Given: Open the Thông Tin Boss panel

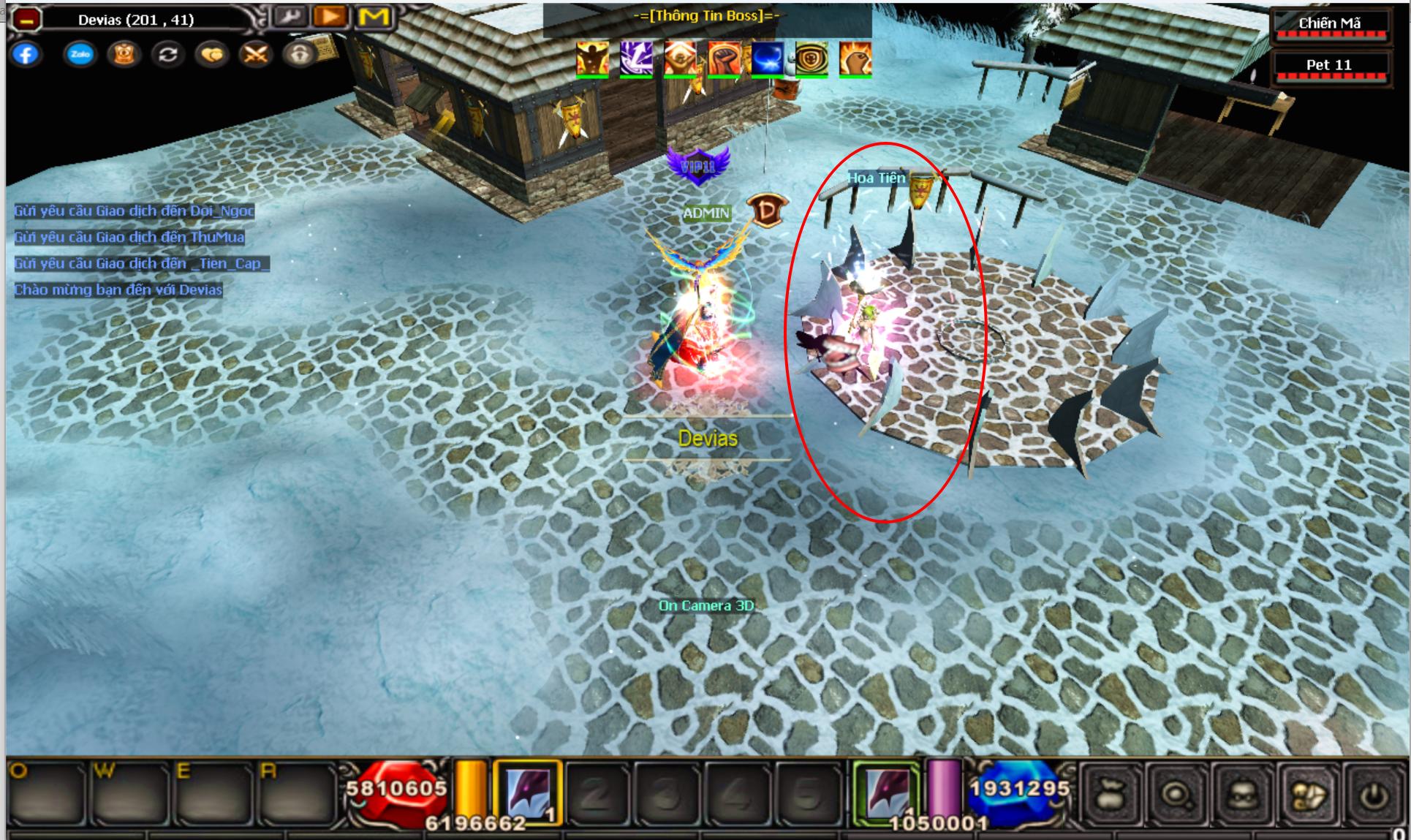Looking at the screenshot, I should (x=706, y=17).
